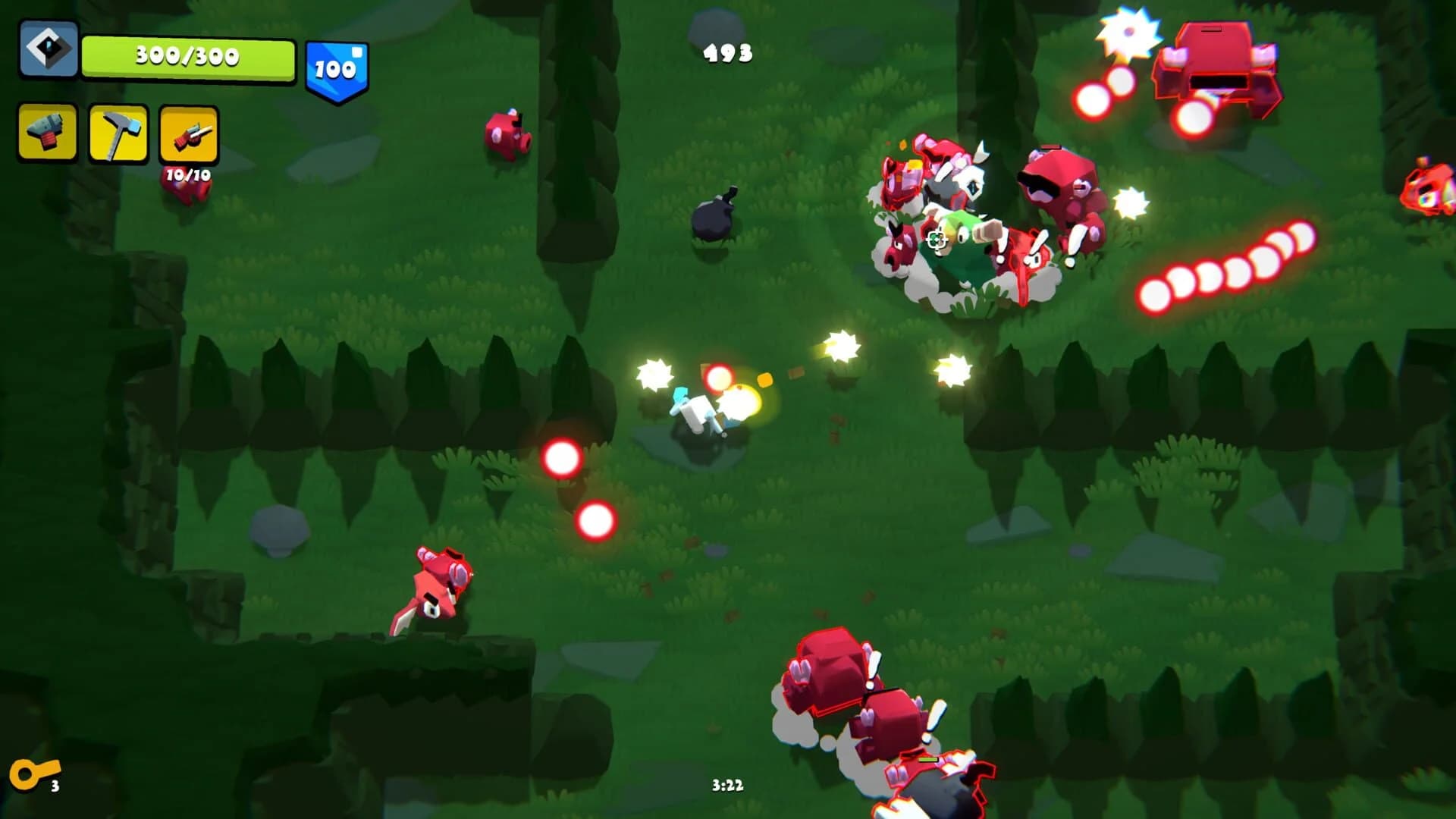Select the glove weapon slot
This screenshot has width=1456, height=819.
(46, 133)
